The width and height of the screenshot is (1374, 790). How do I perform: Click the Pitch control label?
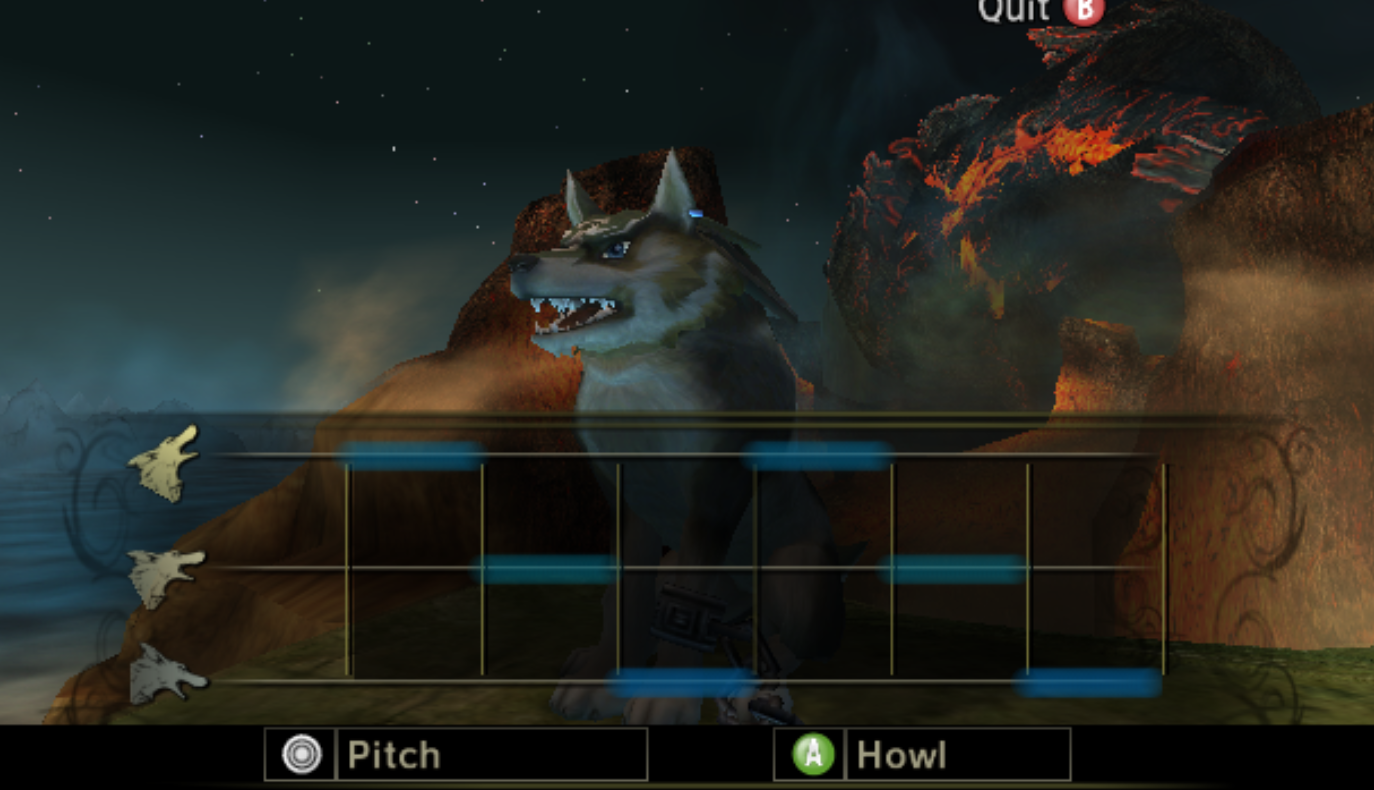(393, 754)
